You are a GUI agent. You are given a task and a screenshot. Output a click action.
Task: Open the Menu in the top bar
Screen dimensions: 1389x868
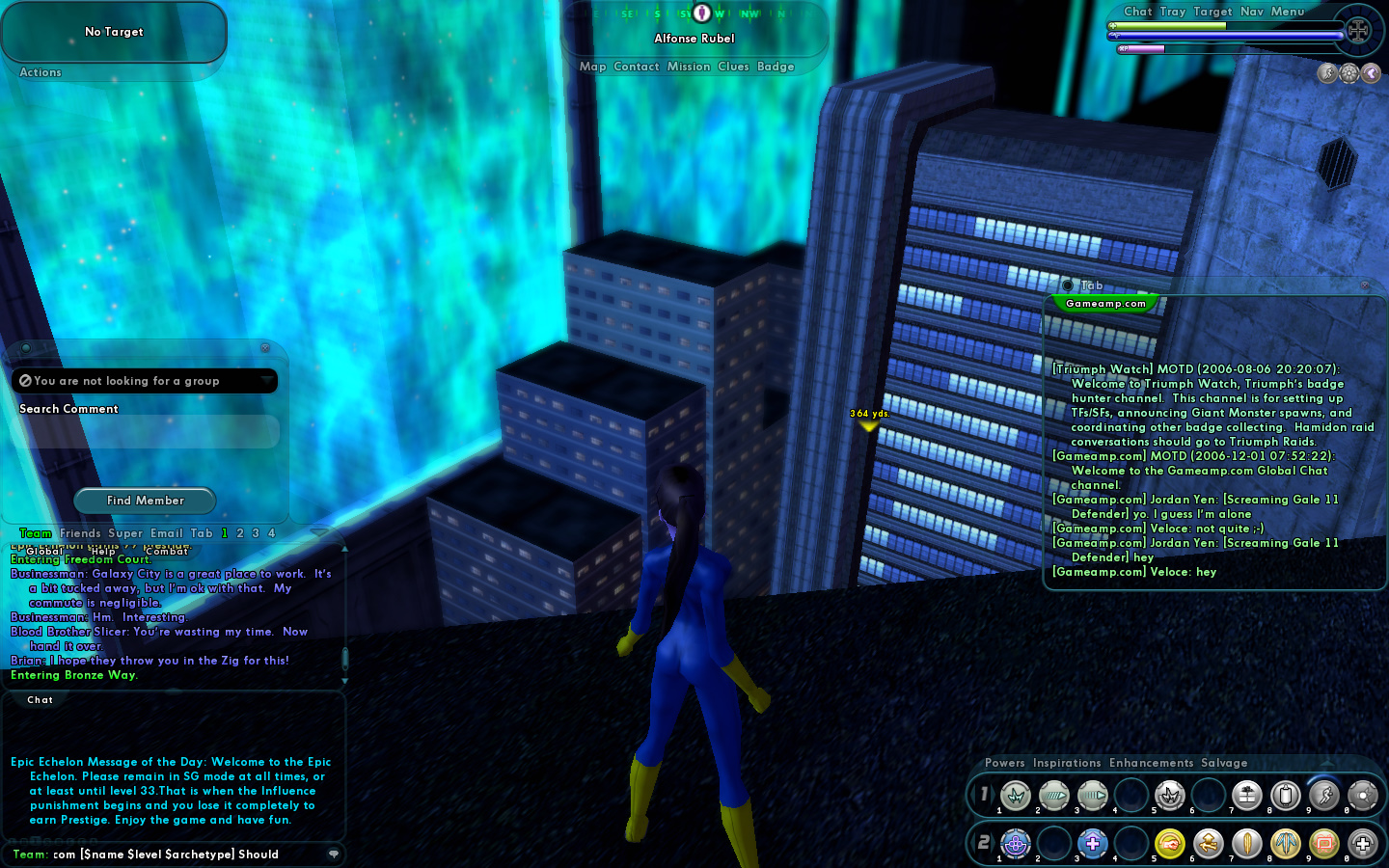(1287, 12)
